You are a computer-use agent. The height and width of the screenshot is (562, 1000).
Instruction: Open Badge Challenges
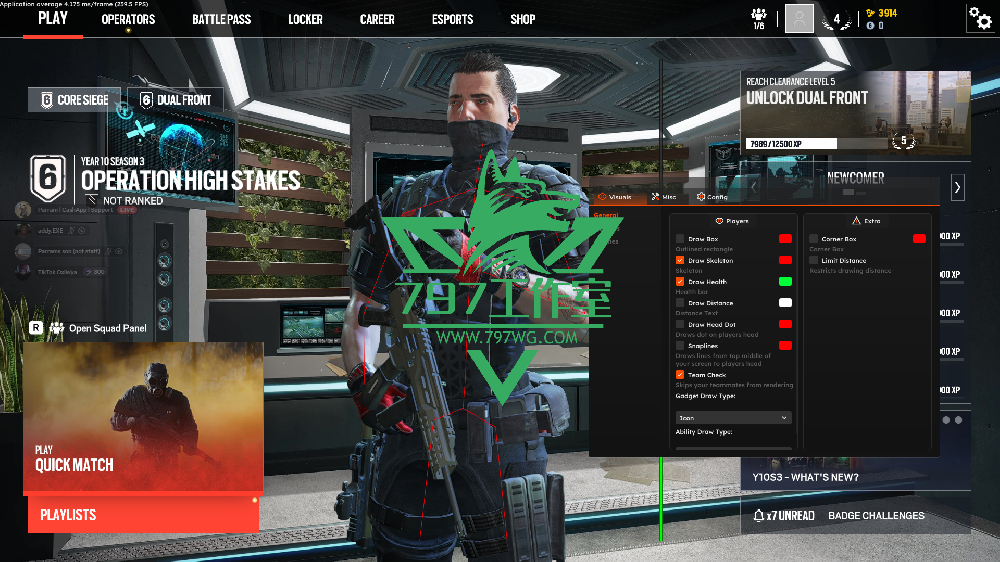pyautogui.click(x=876, y=516)
